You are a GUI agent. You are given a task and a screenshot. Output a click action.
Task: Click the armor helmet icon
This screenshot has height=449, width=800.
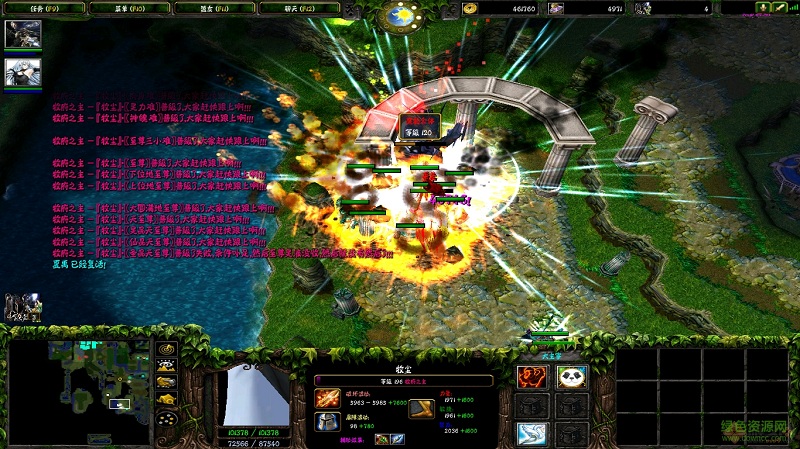click(x=327, y=423)
